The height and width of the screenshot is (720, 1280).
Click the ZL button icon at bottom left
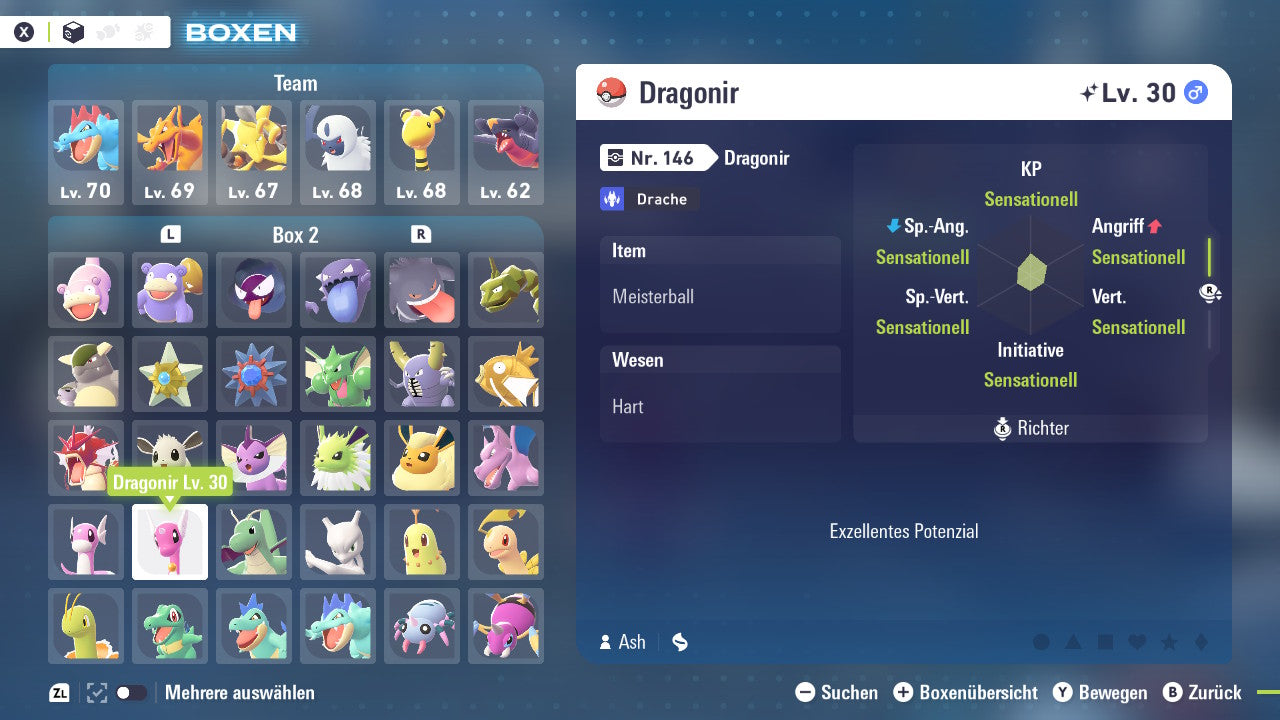click(x=57, y=691)
